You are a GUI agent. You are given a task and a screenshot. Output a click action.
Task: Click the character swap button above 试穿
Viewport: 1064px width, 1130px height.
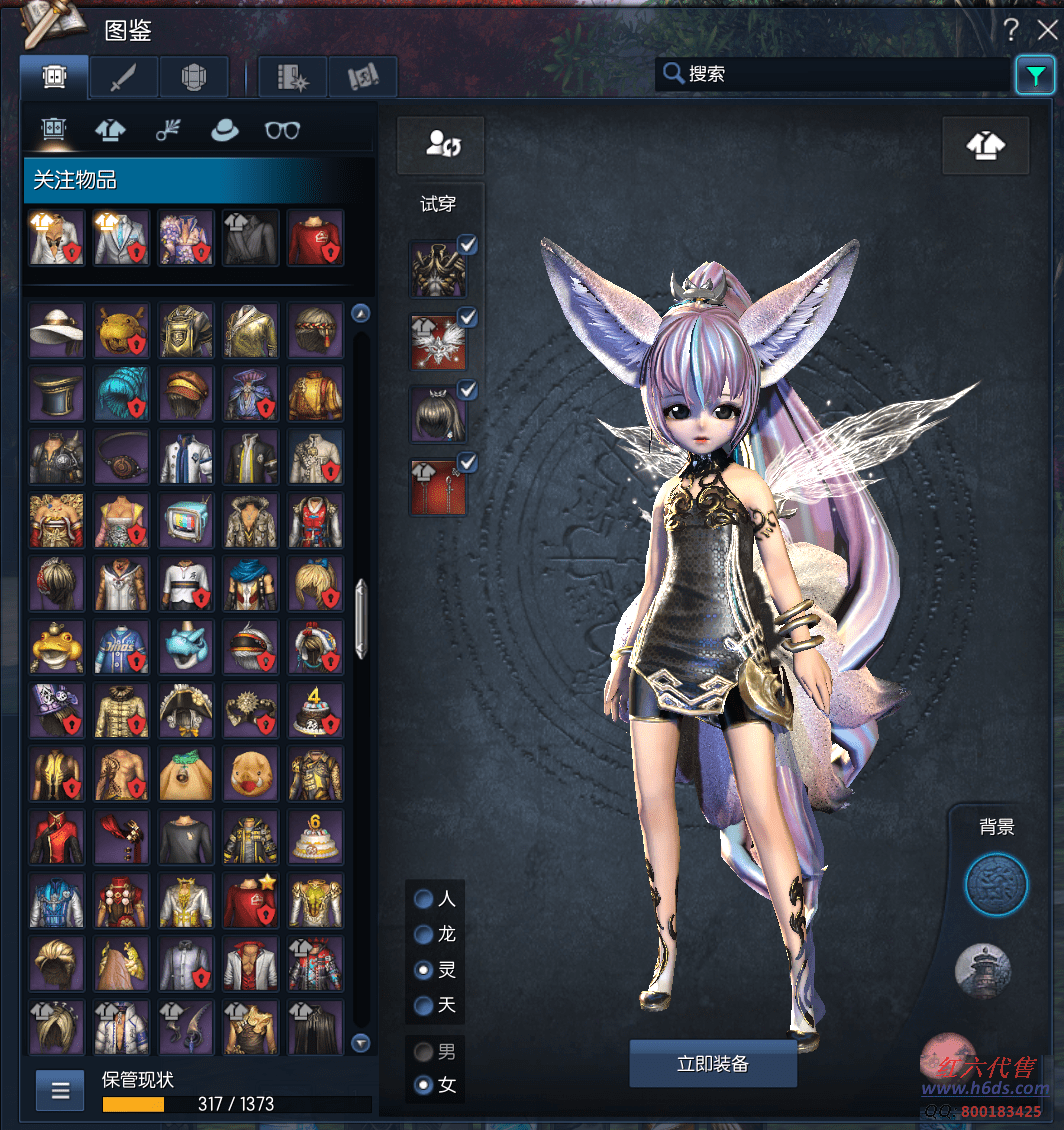click(x=441, y=144)
